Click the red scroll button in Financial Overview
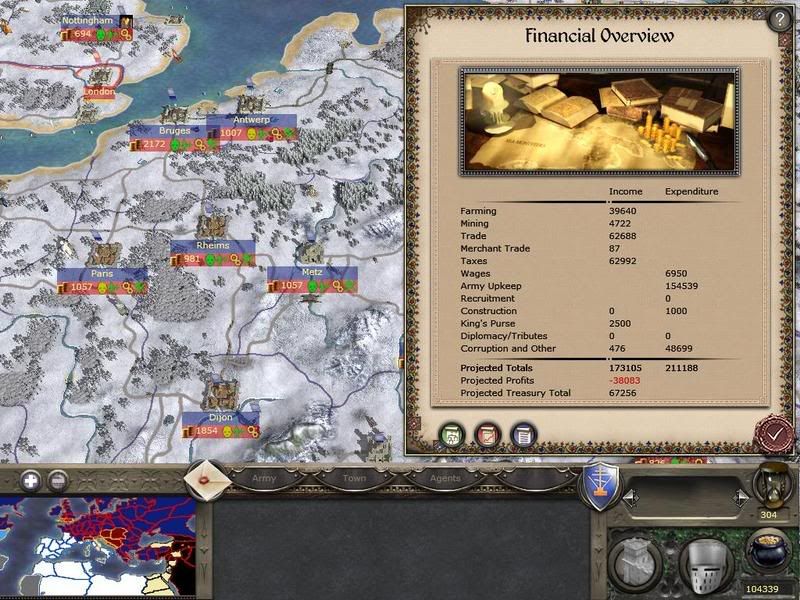 click(486, 435)
